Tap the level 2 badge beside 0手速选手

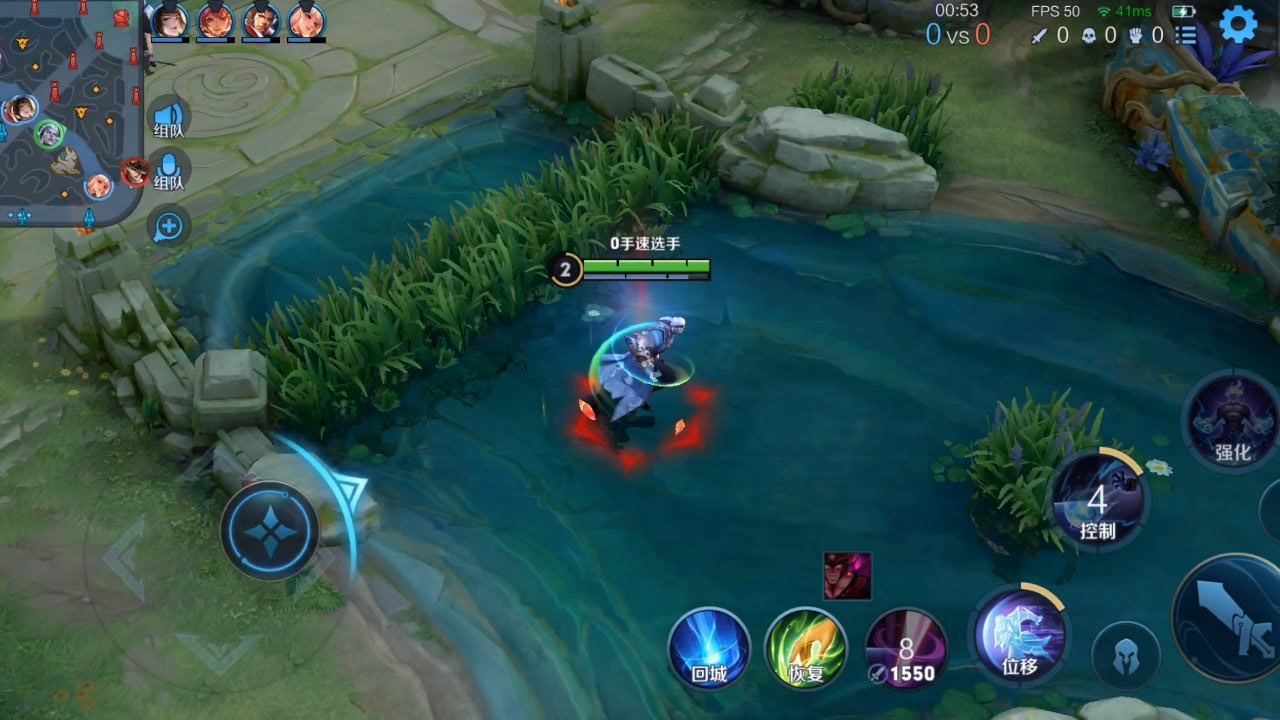click(x=567, y=268)
